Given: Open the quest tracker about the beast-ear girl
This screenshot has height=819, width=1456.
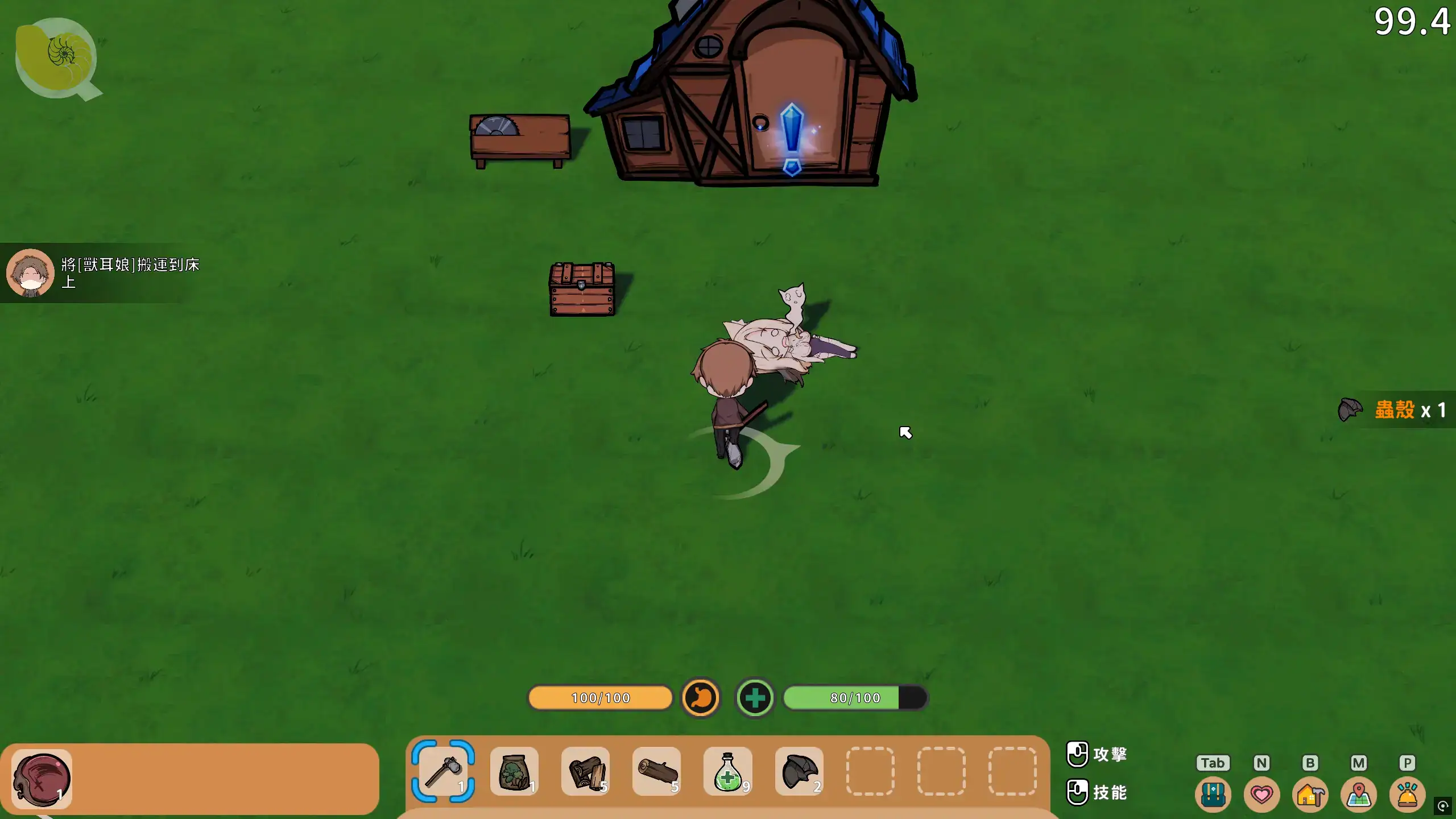Looking at the screenshot, I should [x=102, y=273].
